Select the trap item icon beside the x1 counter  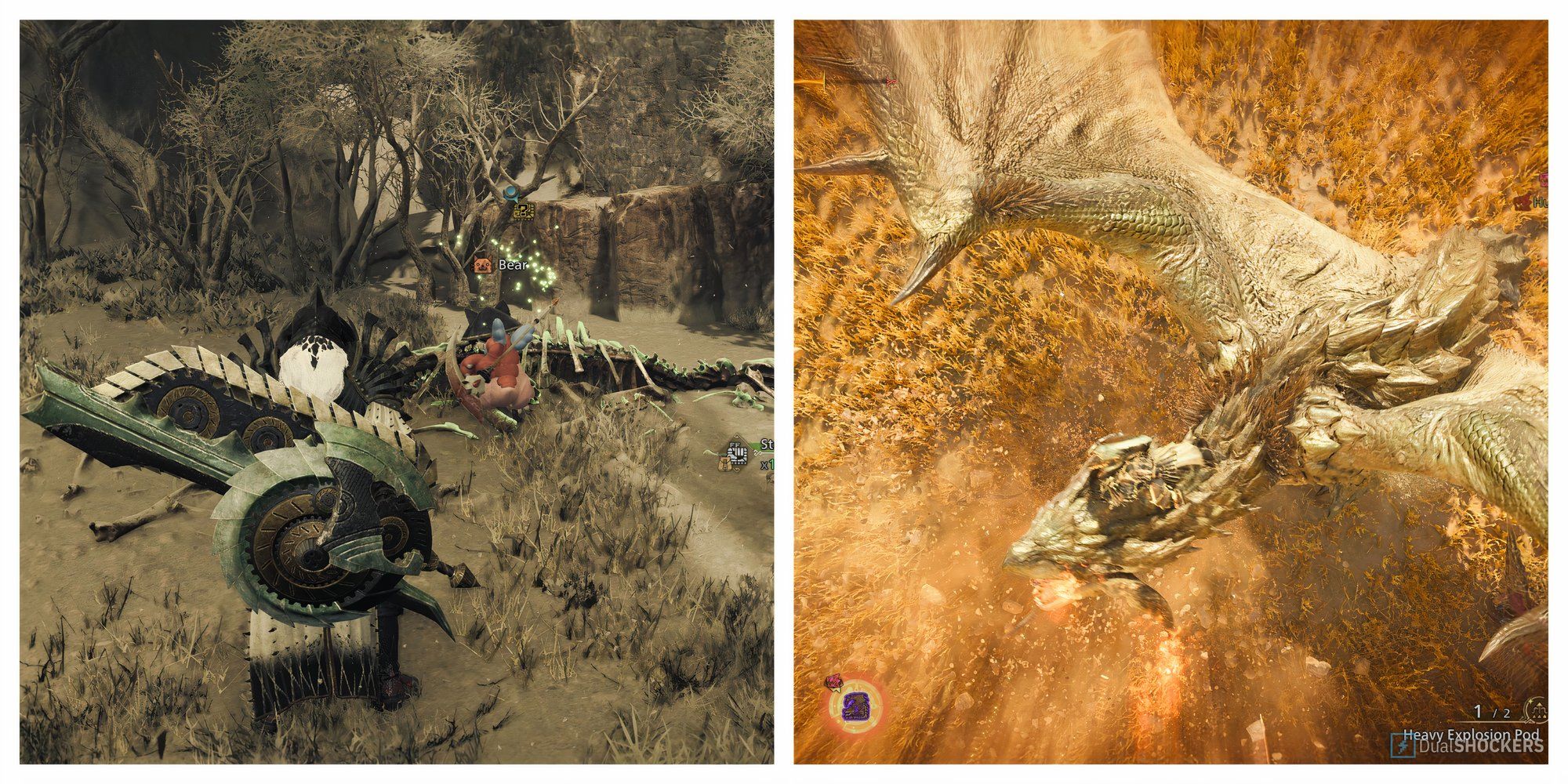click(738, 453)
